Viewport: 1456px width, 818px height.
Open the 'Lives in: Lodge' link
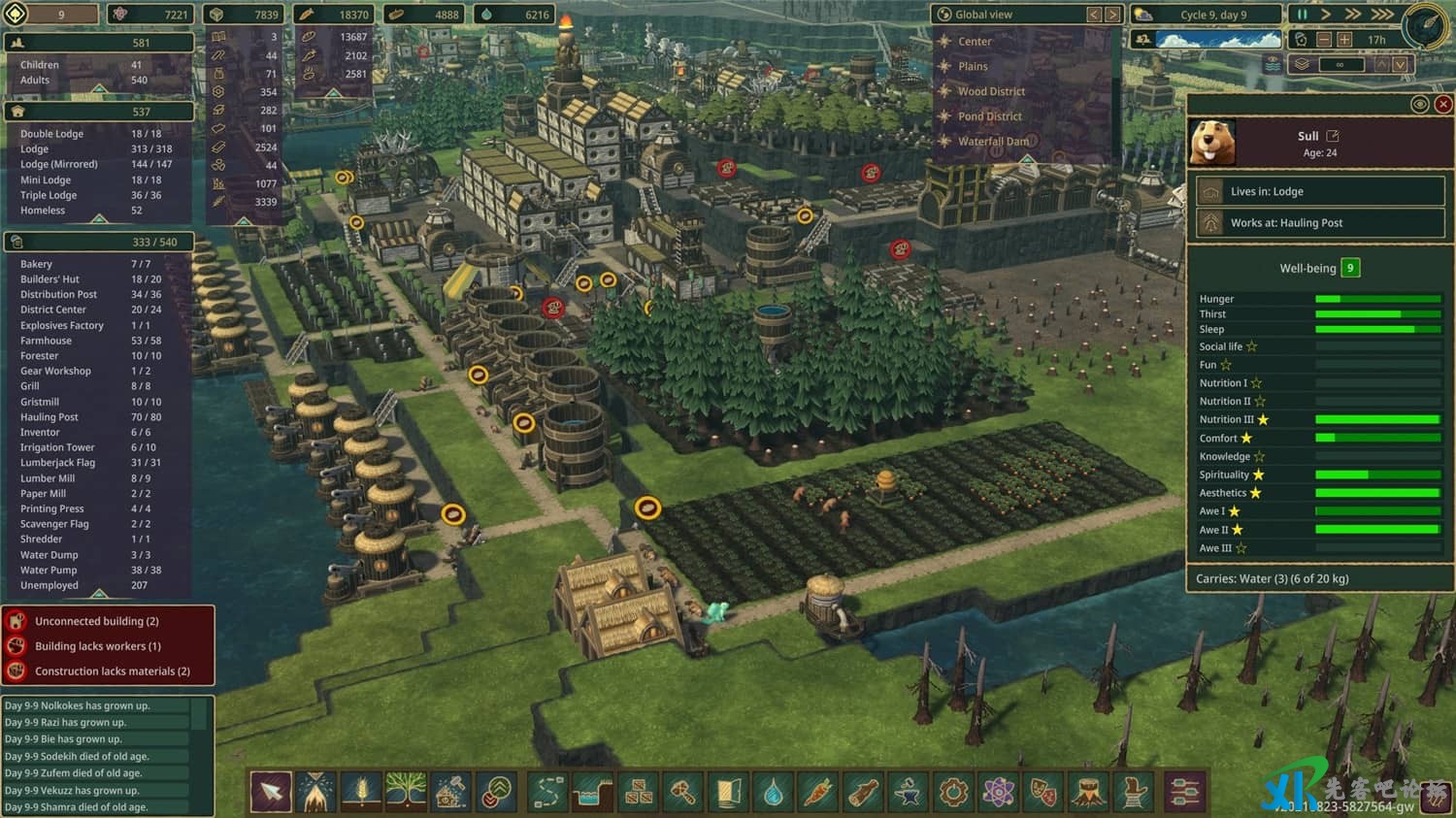[x=1320, y=191]
